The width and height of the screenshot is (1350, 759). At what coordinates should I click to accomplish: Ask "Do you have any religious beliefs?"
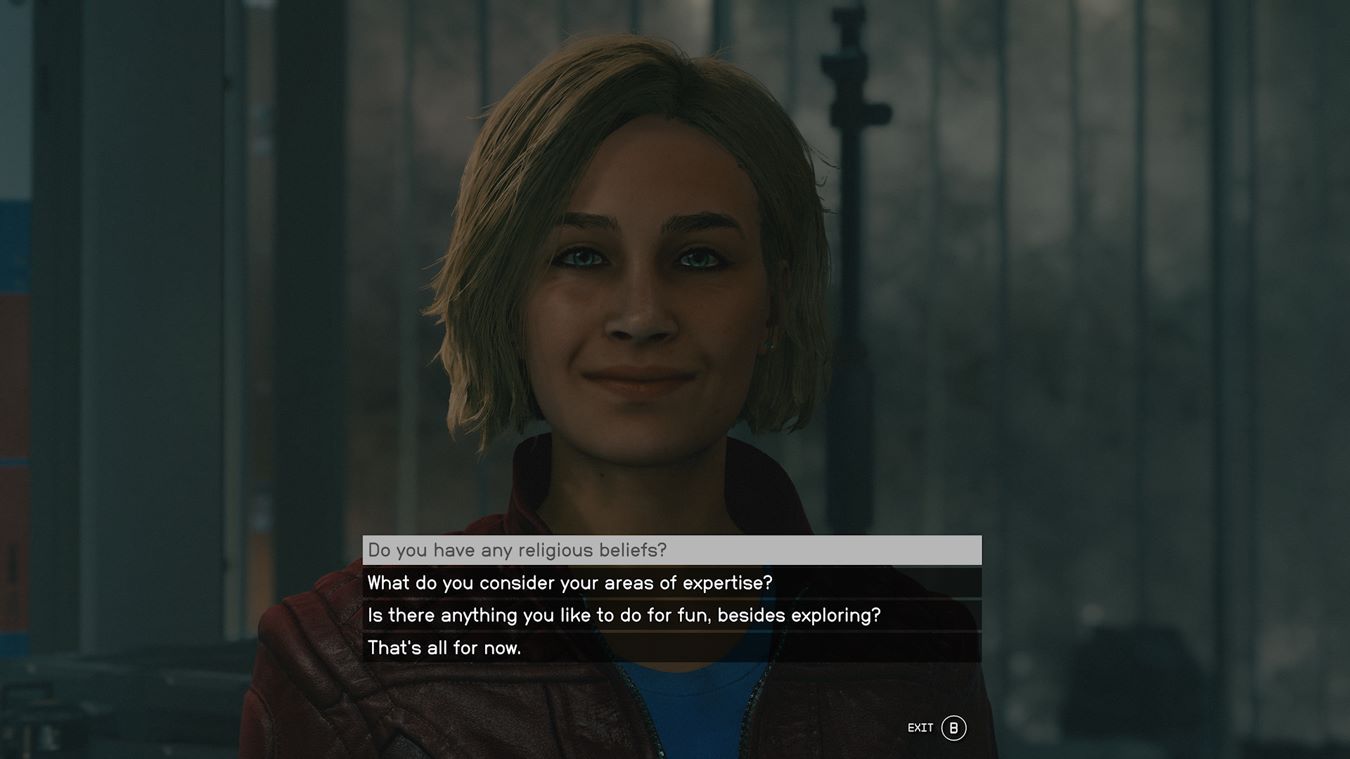[x=517, y=550]
